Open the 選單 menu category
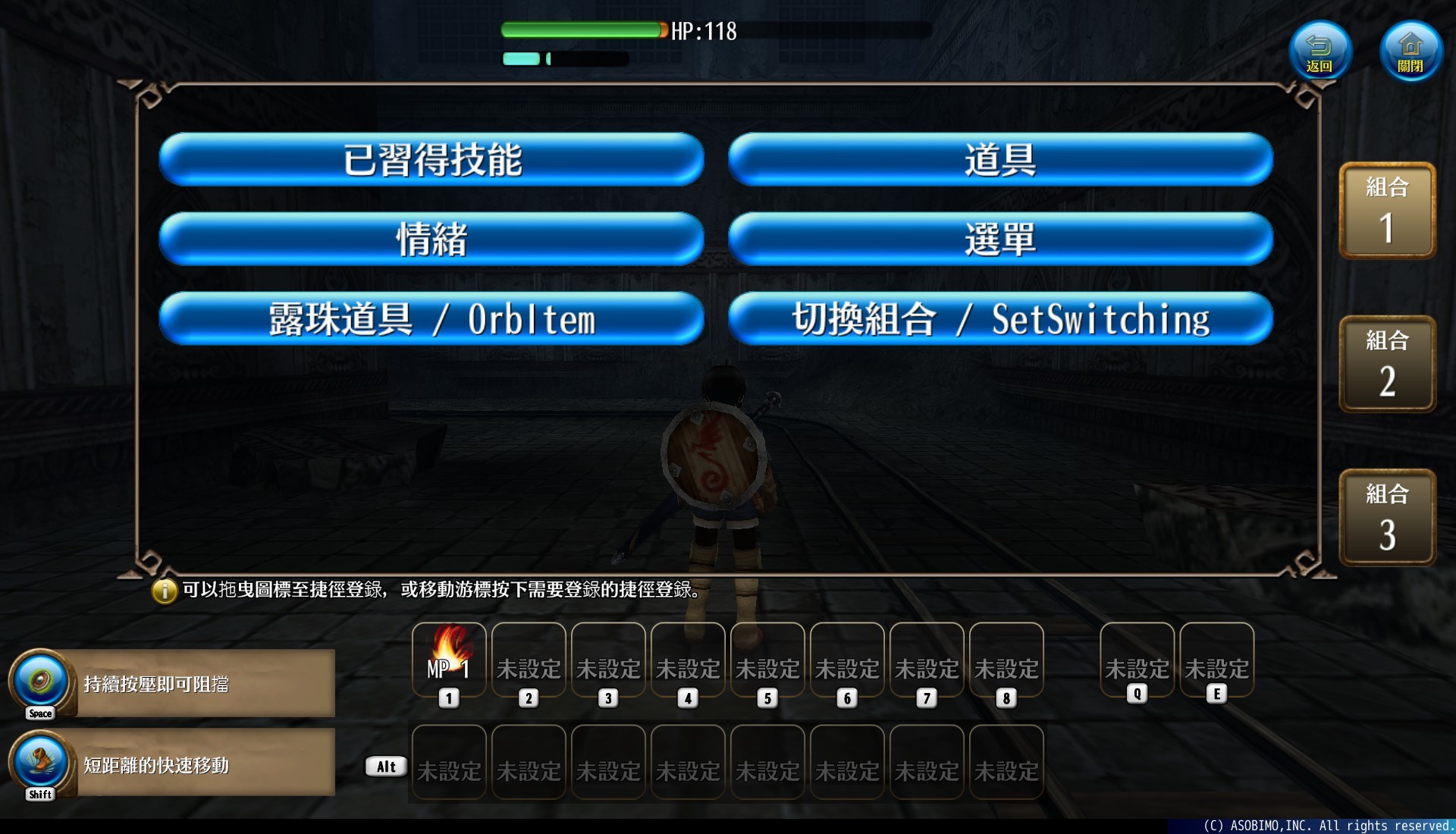 [999, 239]
